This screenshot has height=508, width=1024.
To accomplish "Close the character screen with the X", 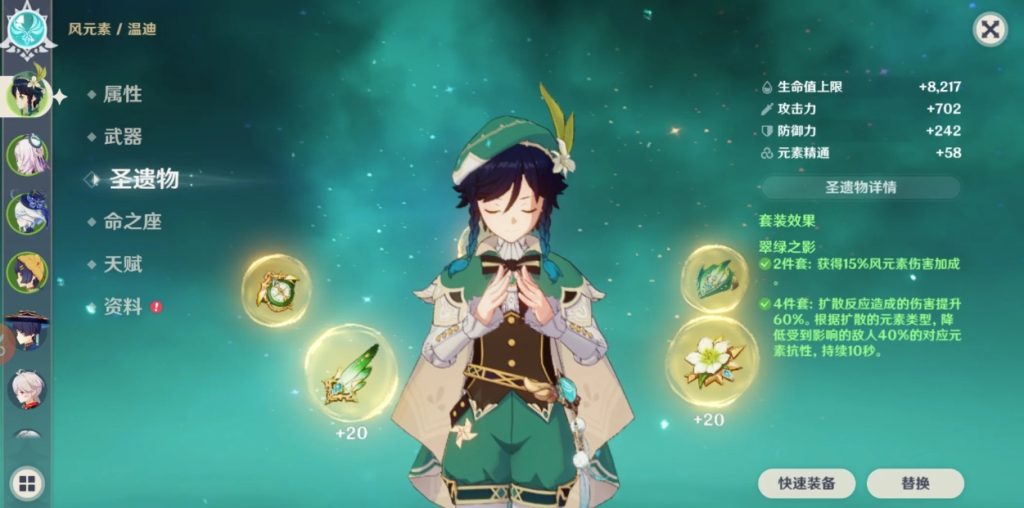I will pos(990,30).
